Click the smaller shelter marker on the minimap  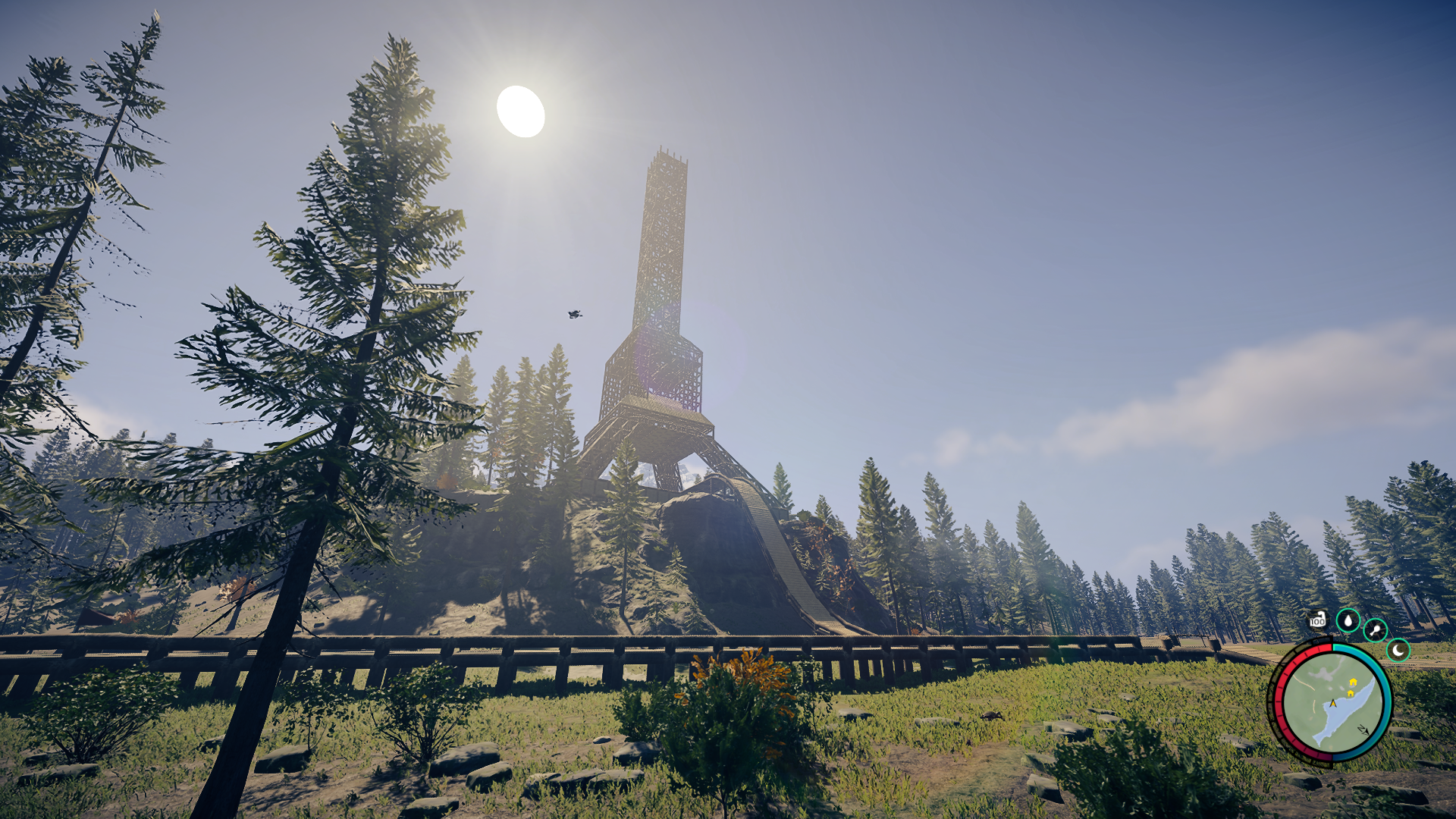coord(1351,692)
